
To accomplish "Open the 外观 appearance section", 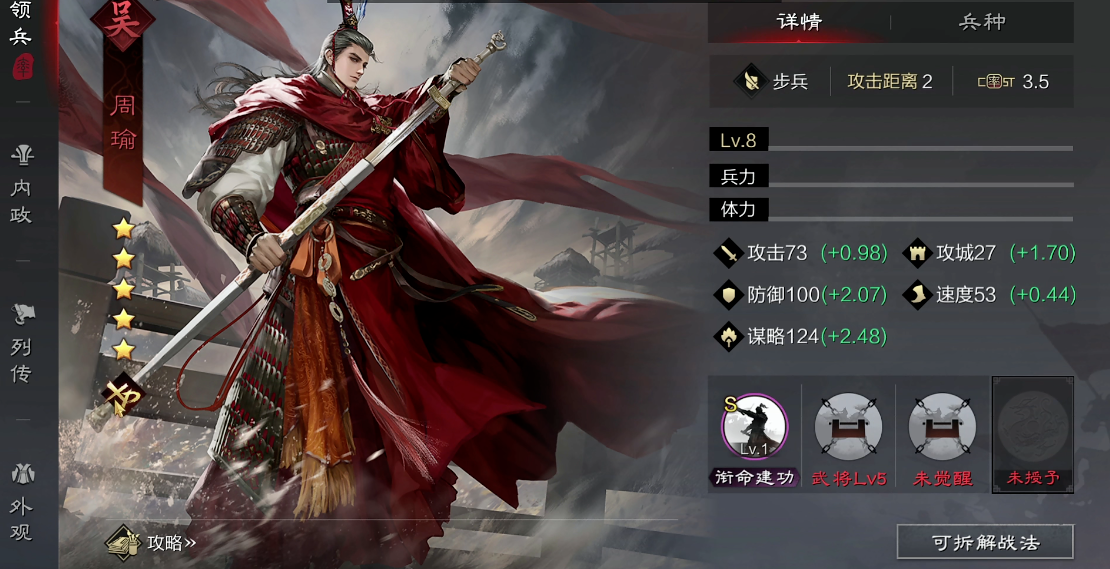I will 21,503.
